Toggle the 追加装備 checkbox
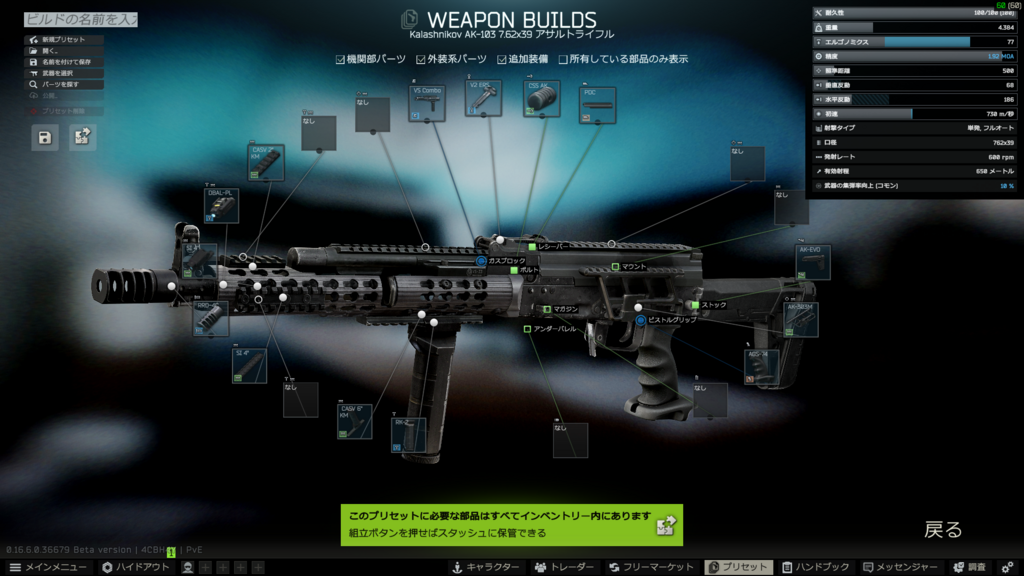 point(503,59)
